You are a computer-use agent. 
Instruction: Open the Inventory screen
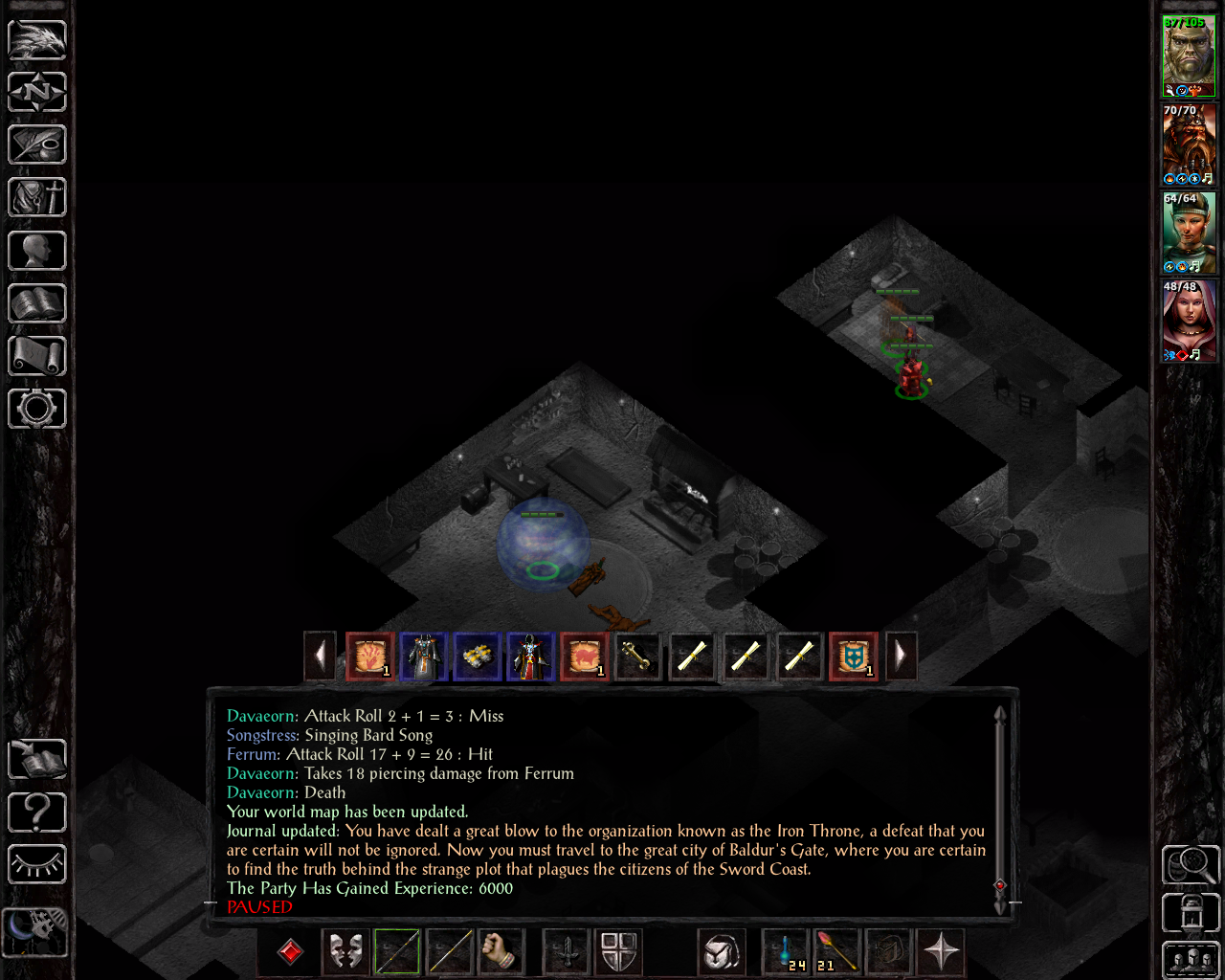click(x=36, y=197)
